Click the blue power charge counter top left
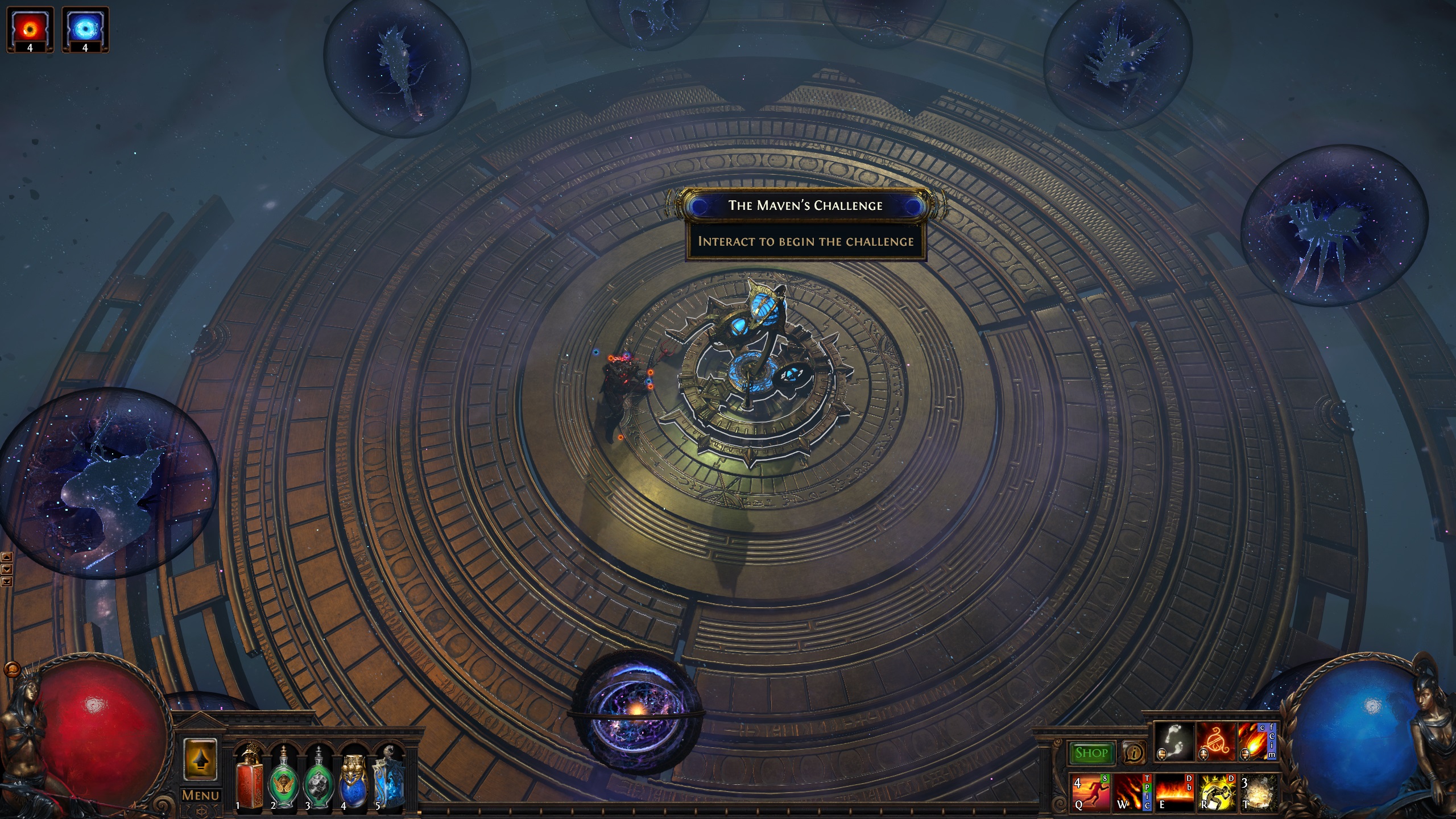1456x819 pixels. pos(84,30)
